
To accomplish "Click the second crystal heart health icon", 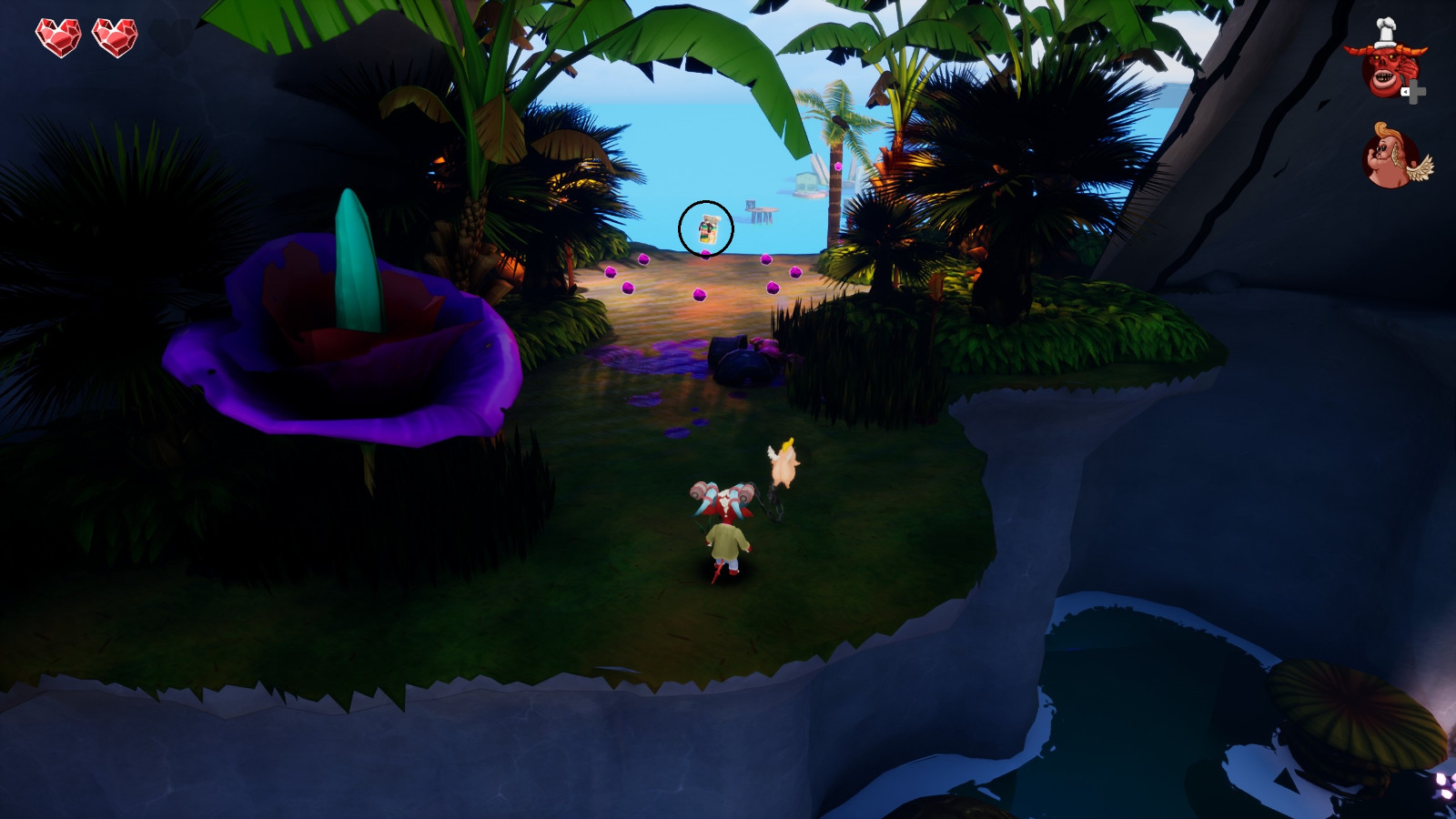I will (114, 37).
